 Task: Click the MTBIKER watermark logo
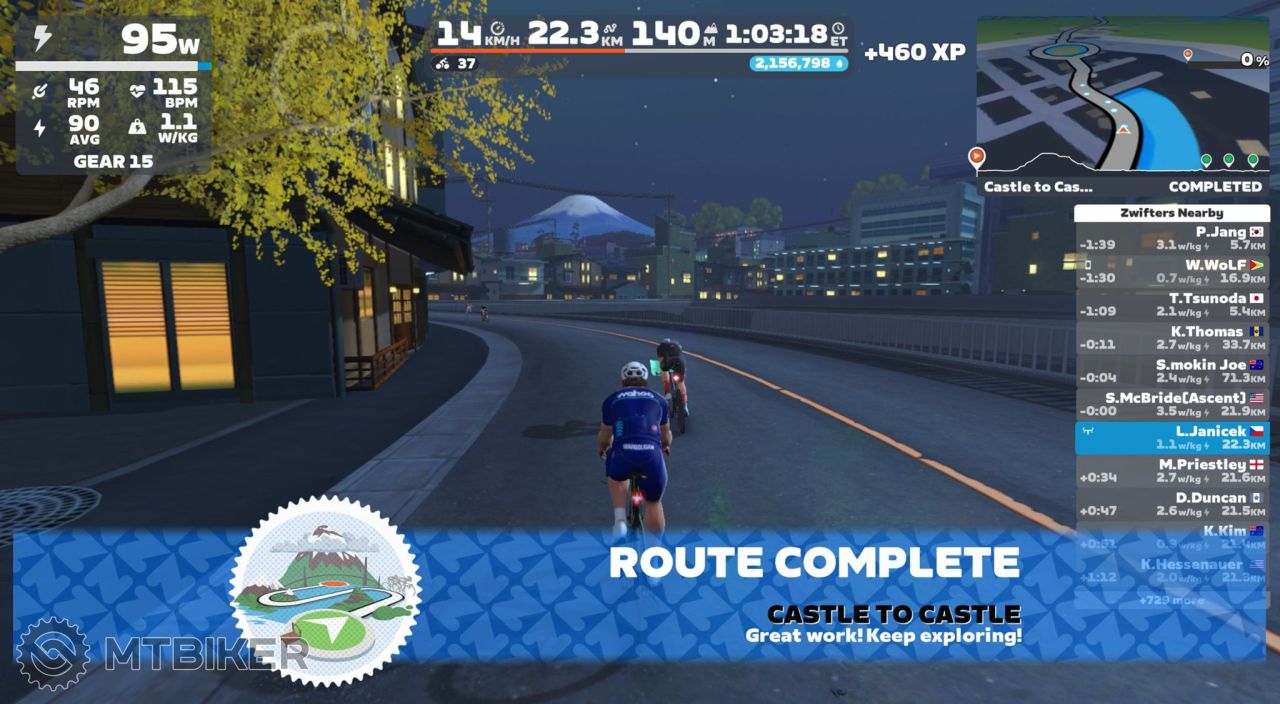pyautogui.click(x=161, y=653)
